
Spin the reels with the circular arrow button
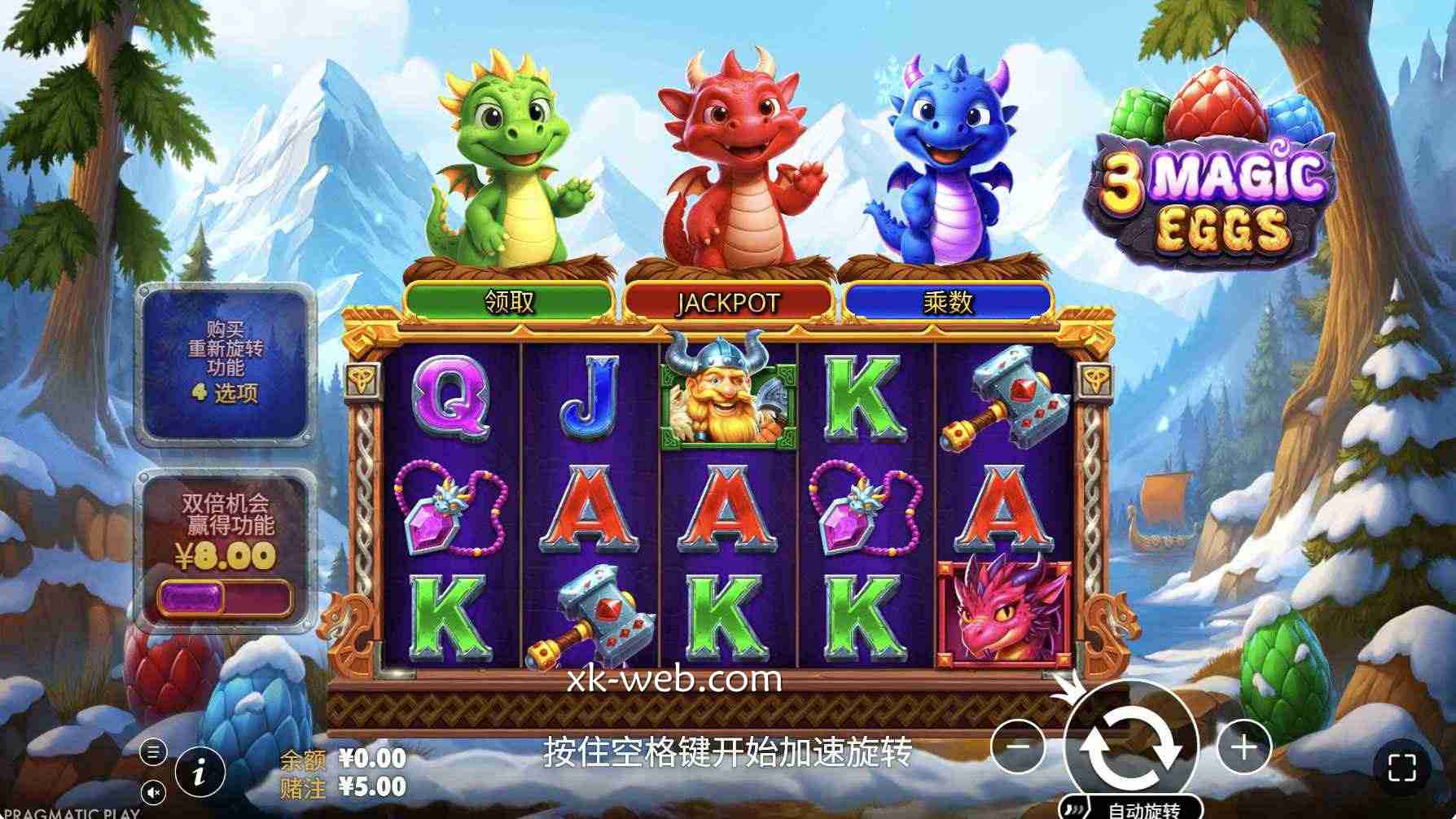coord(1132,746)
